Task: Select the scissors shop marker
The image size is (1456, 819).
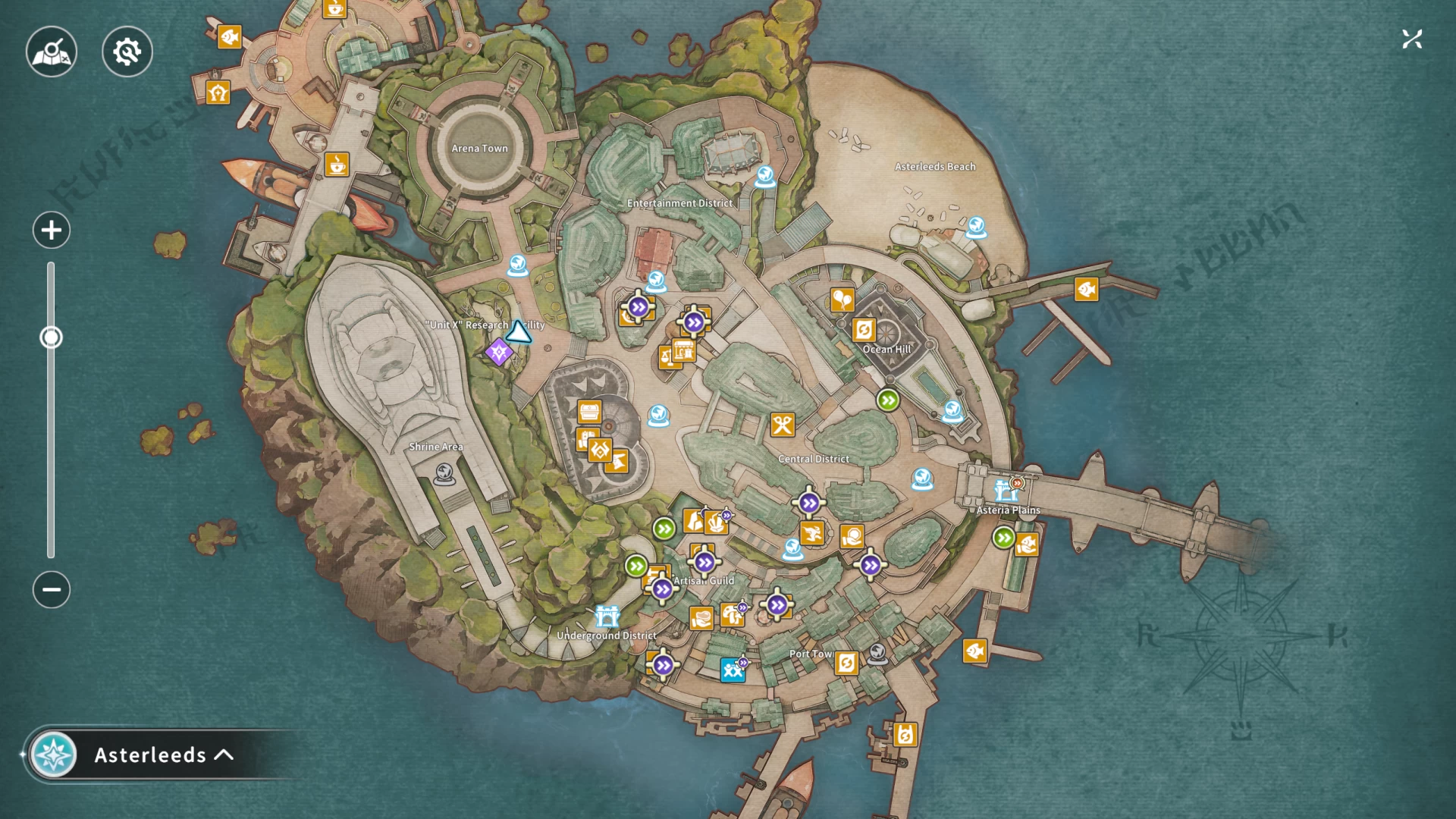Action: (x=782, y=425)
